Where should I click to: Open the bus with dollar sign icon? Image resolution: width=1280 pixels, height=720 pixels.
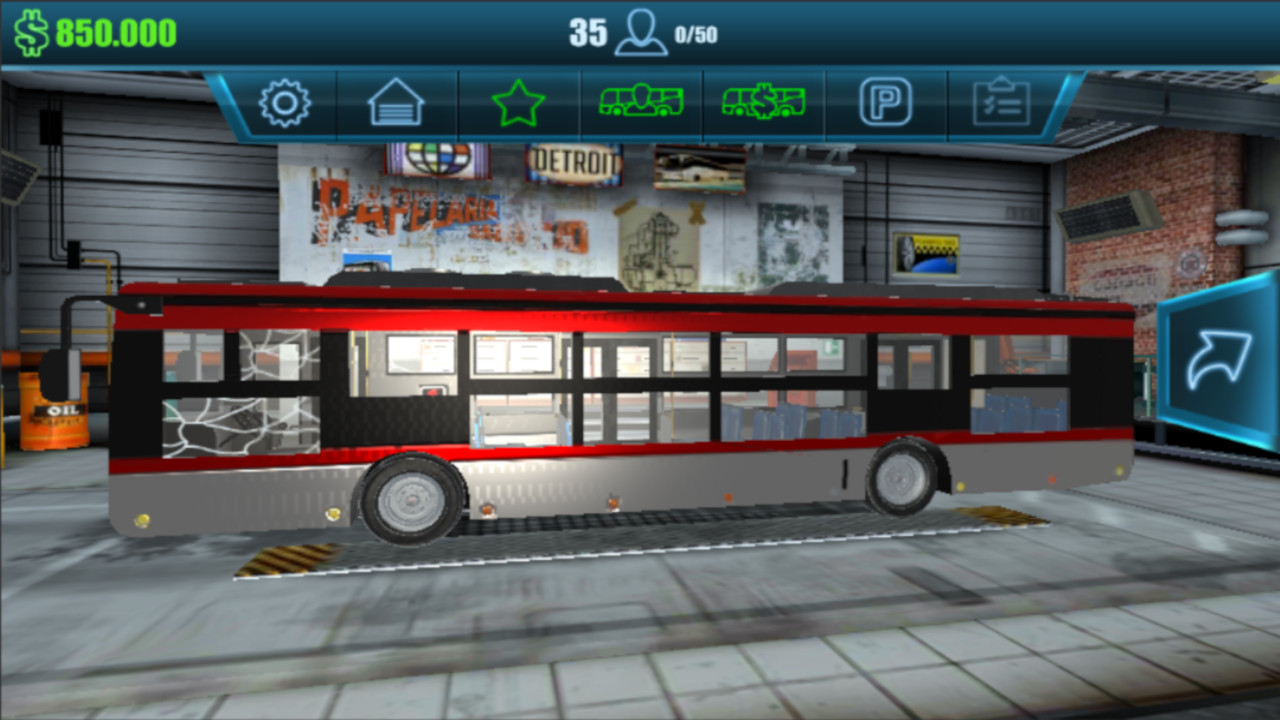point(763,100)
